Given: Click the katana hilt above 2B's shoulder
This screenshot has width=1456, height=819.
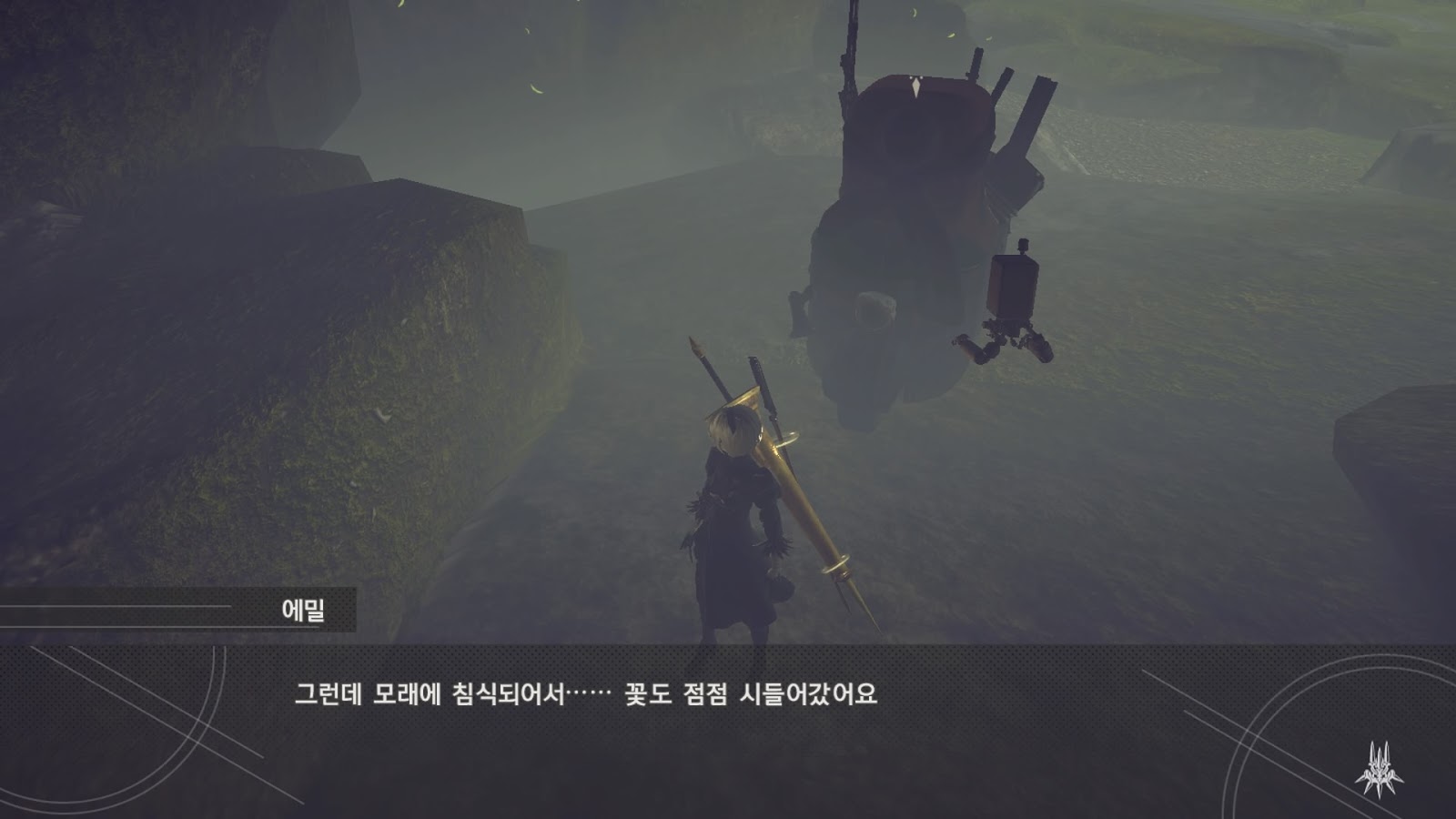Looking at the screenshot, I should pyautogui.click(x=757, y=364).
